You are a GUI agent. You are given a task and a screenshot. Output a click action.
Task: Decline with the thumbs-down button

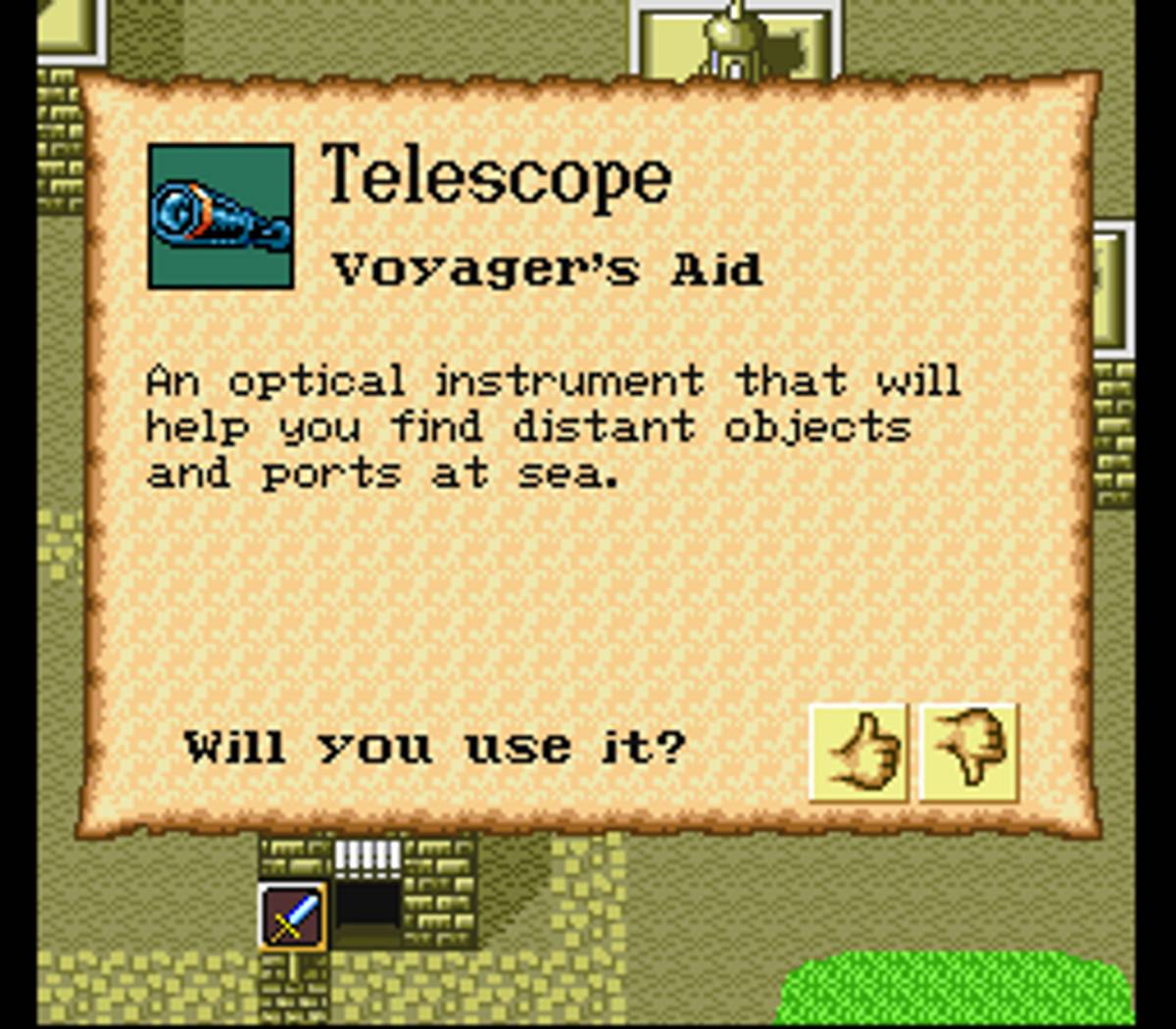pos(969,753)
